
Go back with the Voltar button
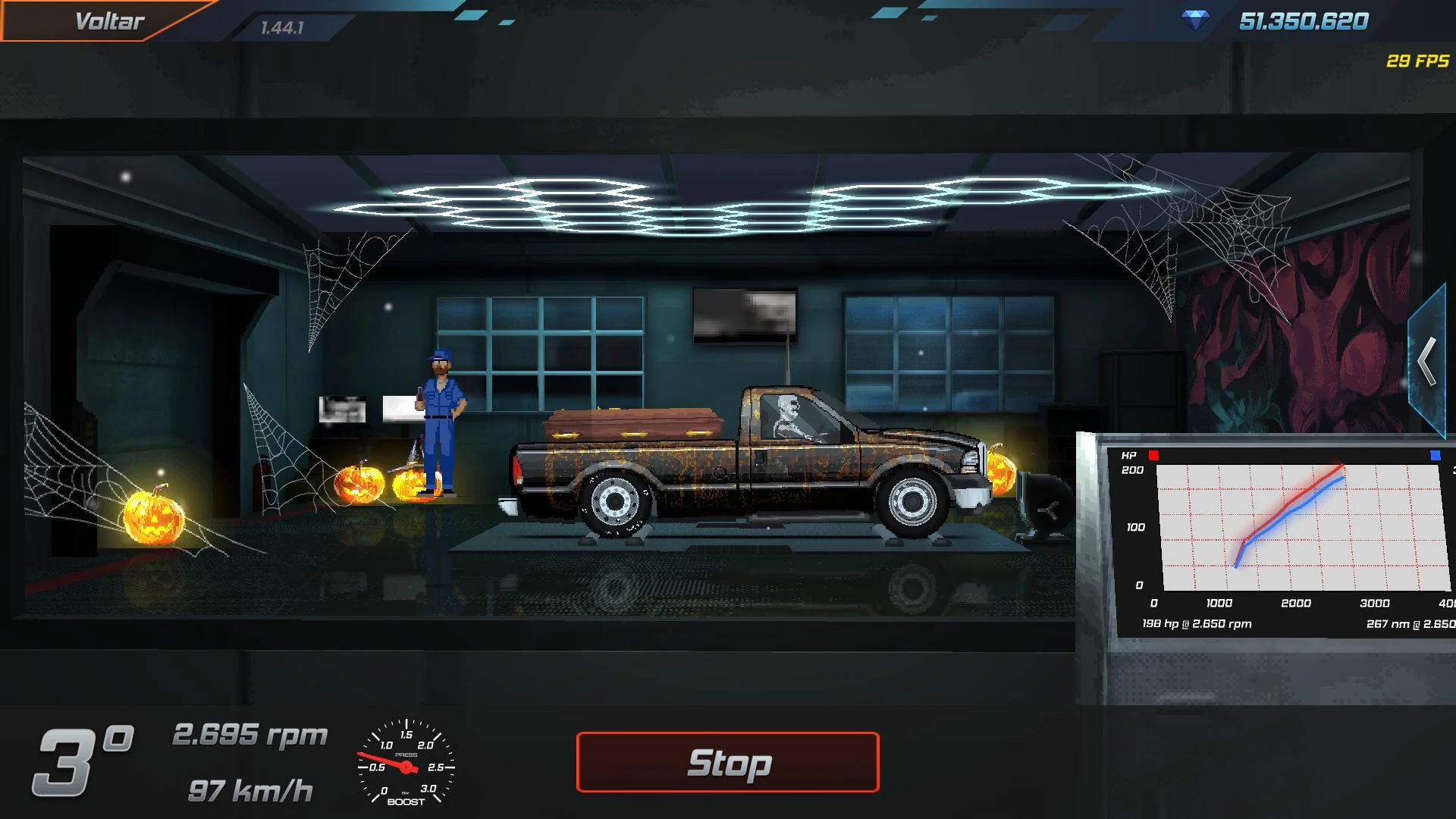point(109,21)
